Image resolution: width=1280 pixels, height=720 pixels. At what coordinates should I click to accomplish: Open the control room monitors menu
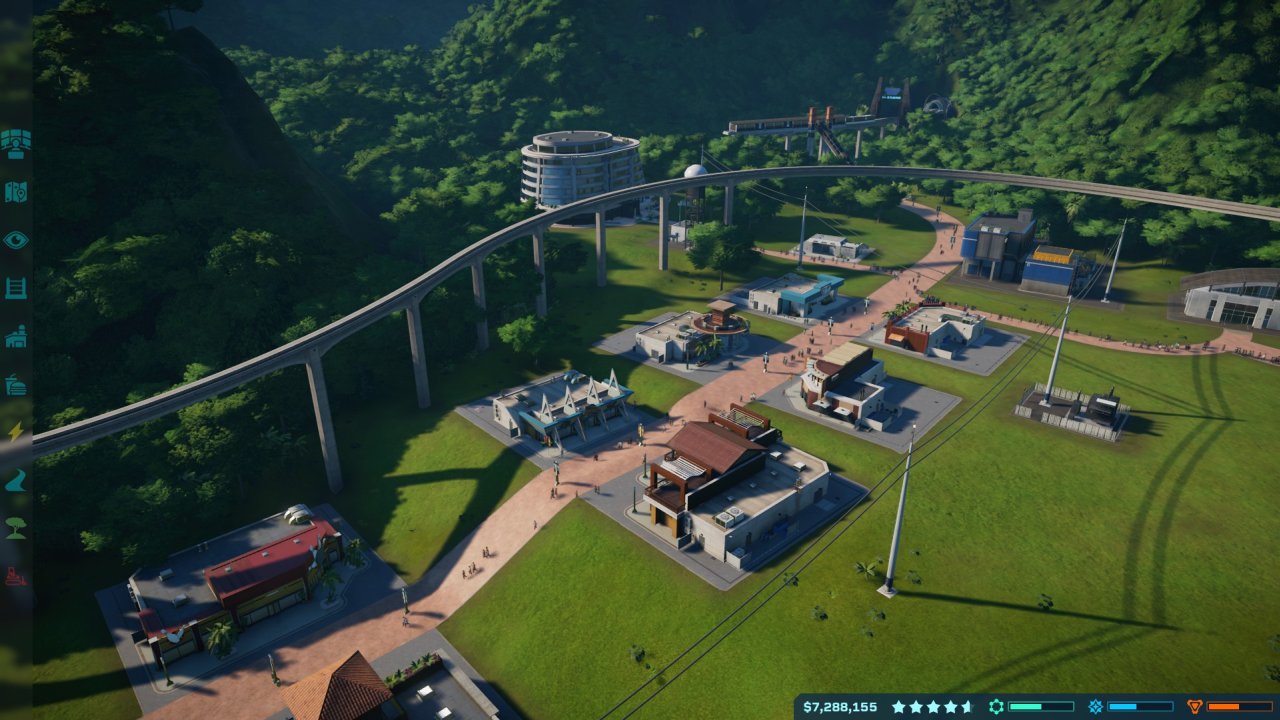click(15, 143)
